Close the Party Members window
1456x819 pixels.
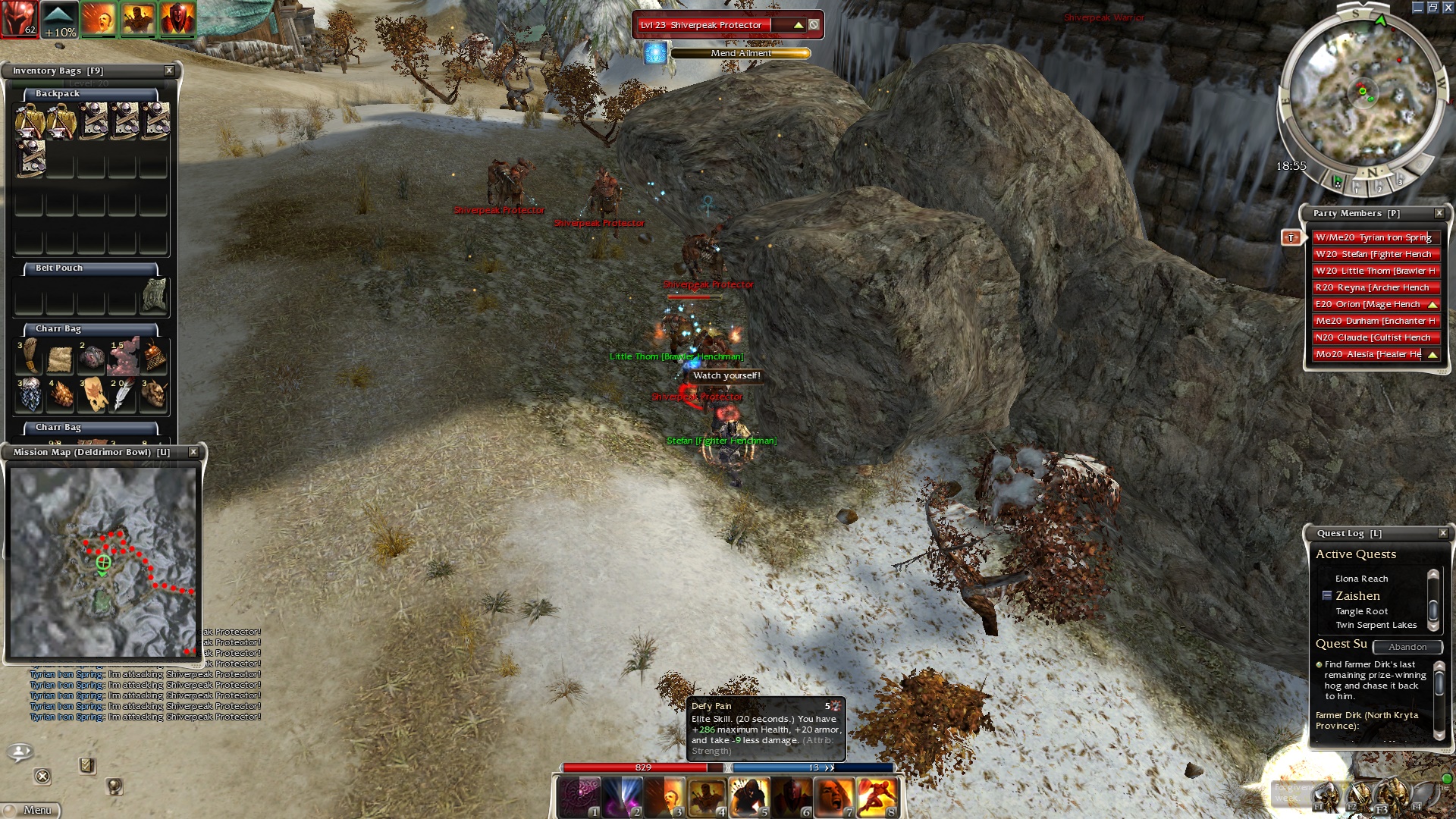click(1439, 213)
